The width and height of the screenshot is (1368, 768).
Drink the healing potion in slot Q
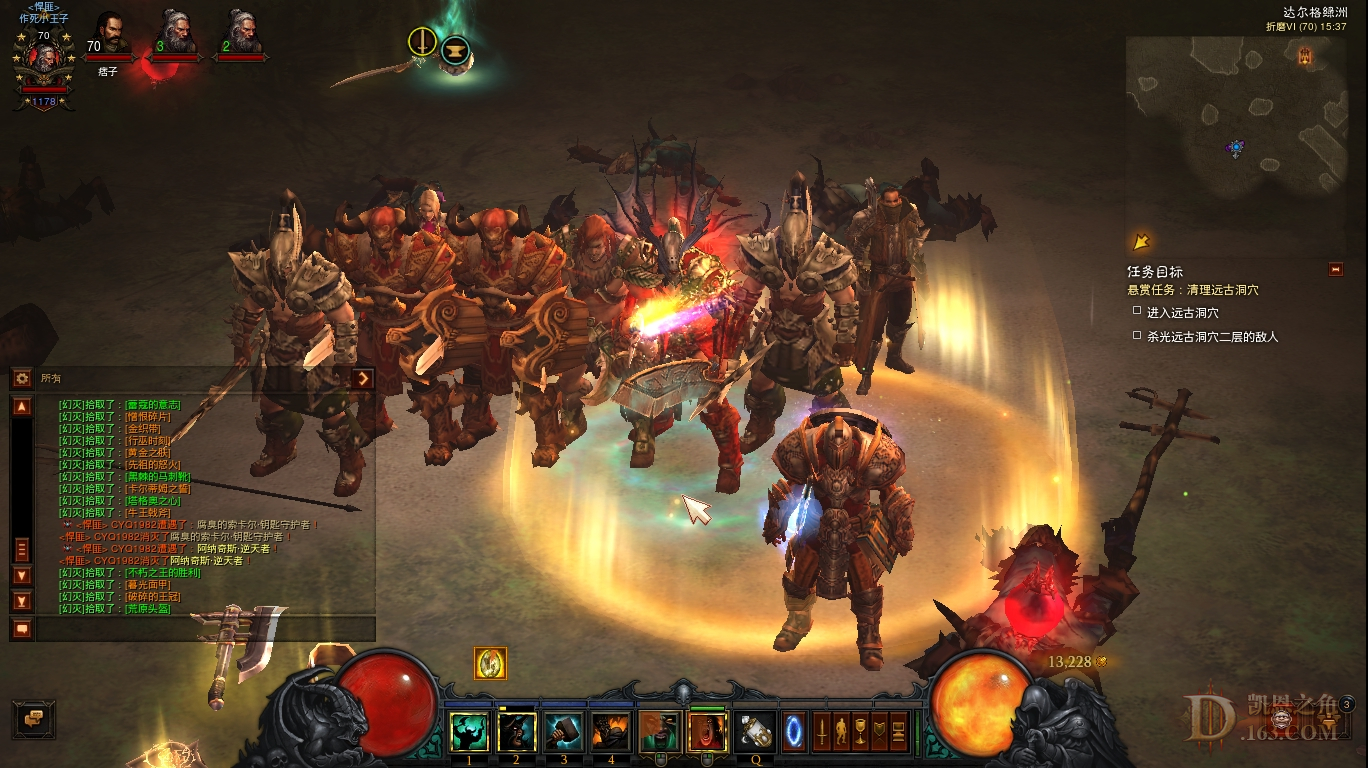(754, 733)
